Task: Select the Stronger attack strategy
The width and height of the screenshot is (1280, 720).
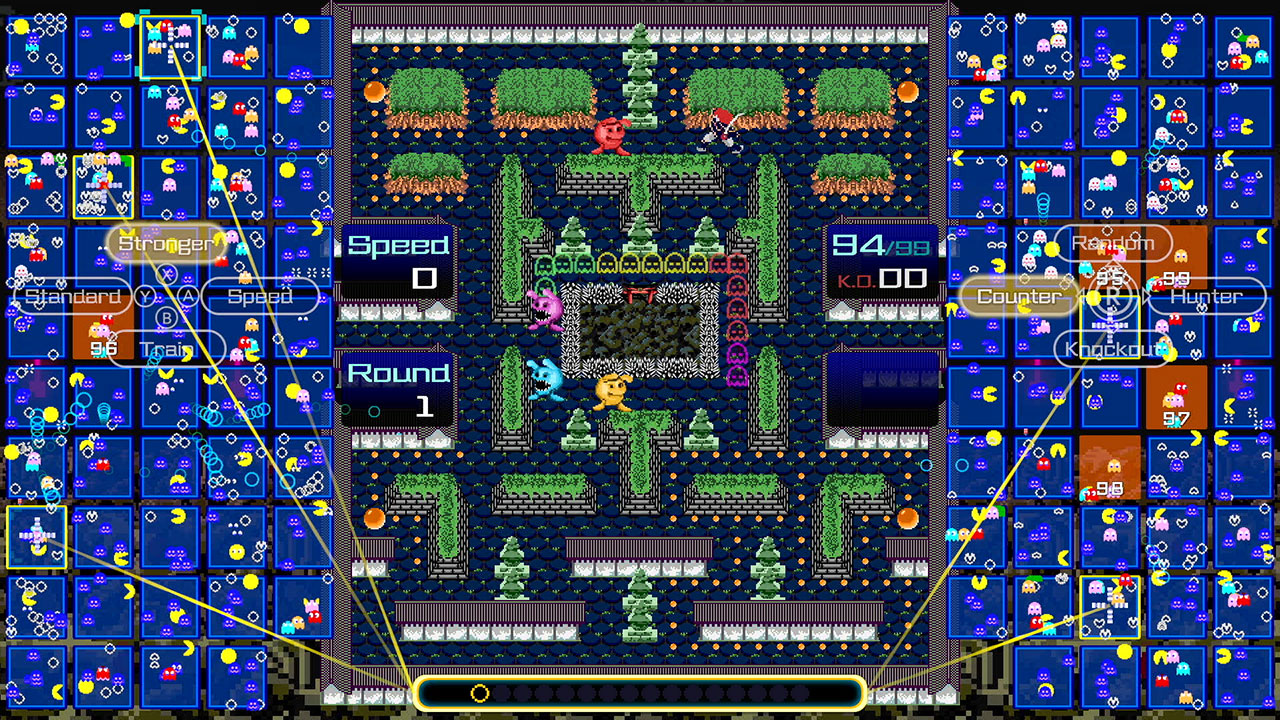Action: pos(165,242)
